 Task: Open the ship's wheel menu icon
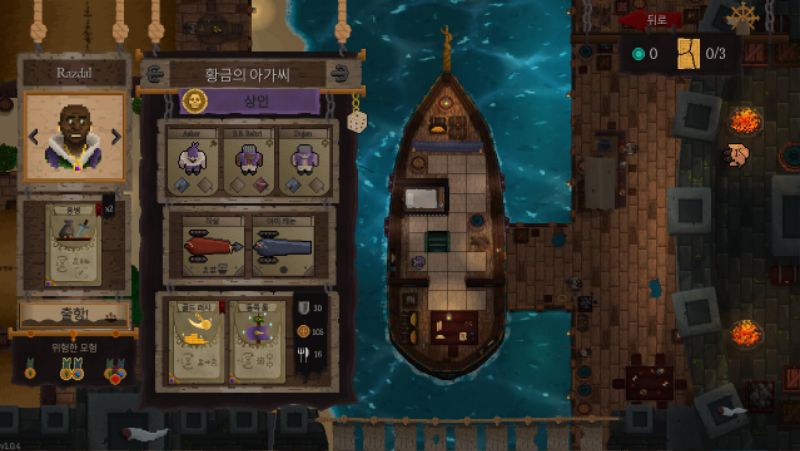coord(742,17)
